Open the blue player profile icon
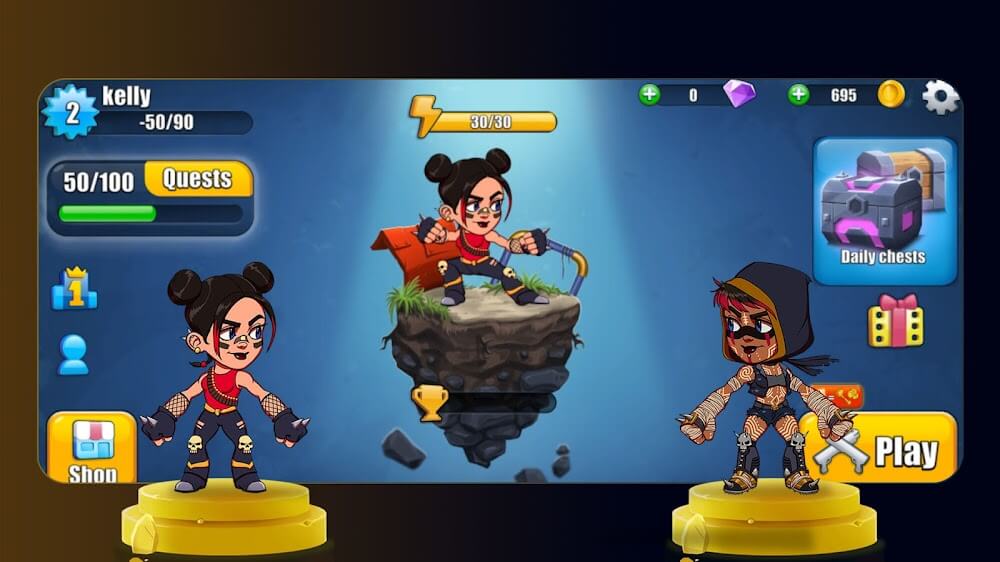The height and width of the screenshot is (562, 1000). pos(73,355)
